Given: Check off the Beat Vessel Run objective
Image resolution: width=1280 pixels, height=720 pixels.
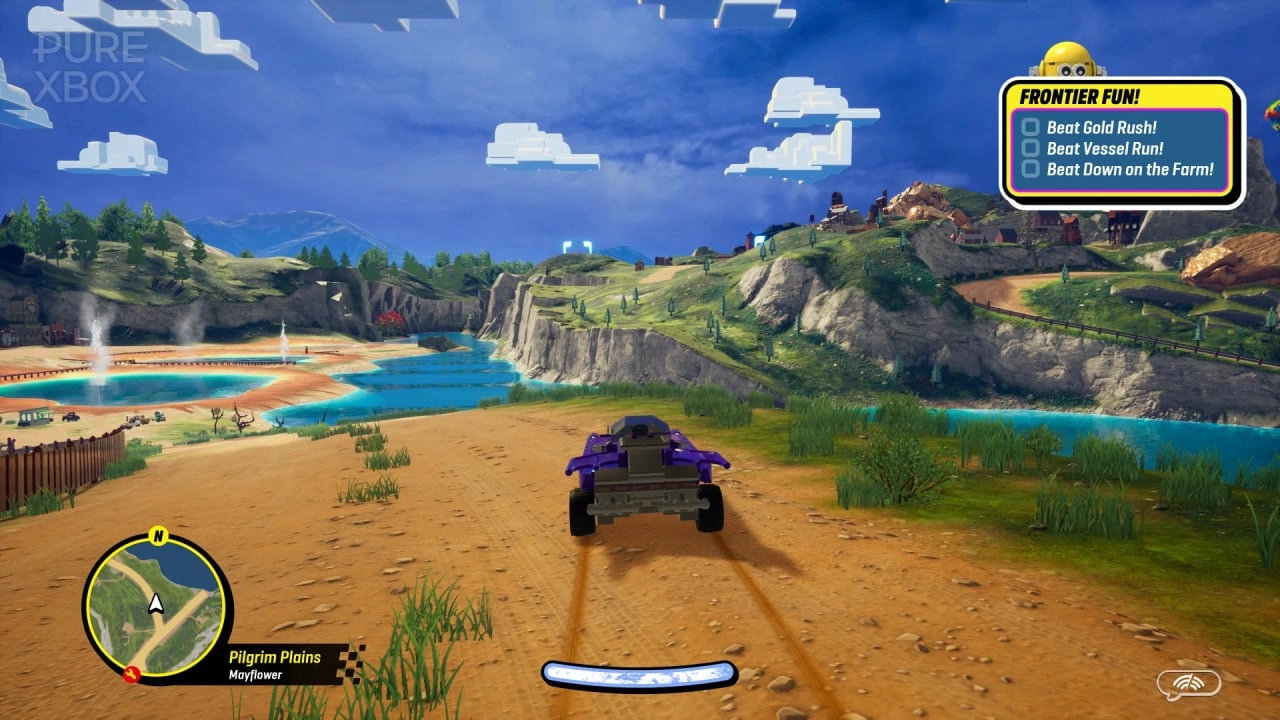Looking at the screenshot, I should (x=1030, y=148).
